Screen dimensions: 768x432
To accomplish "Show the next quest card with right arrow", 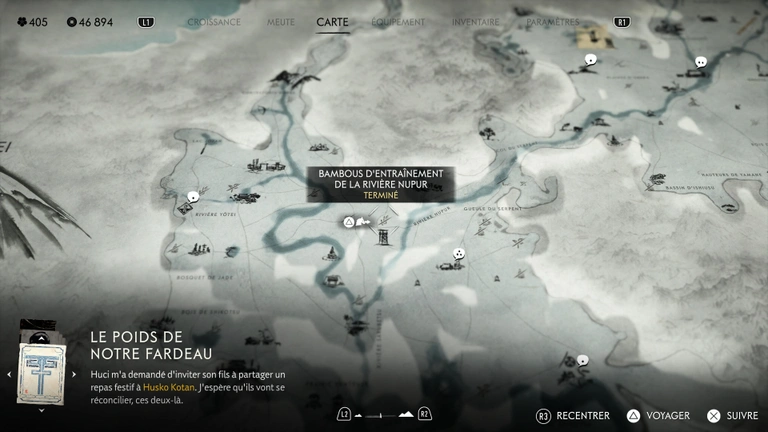I will click(73, 374).
